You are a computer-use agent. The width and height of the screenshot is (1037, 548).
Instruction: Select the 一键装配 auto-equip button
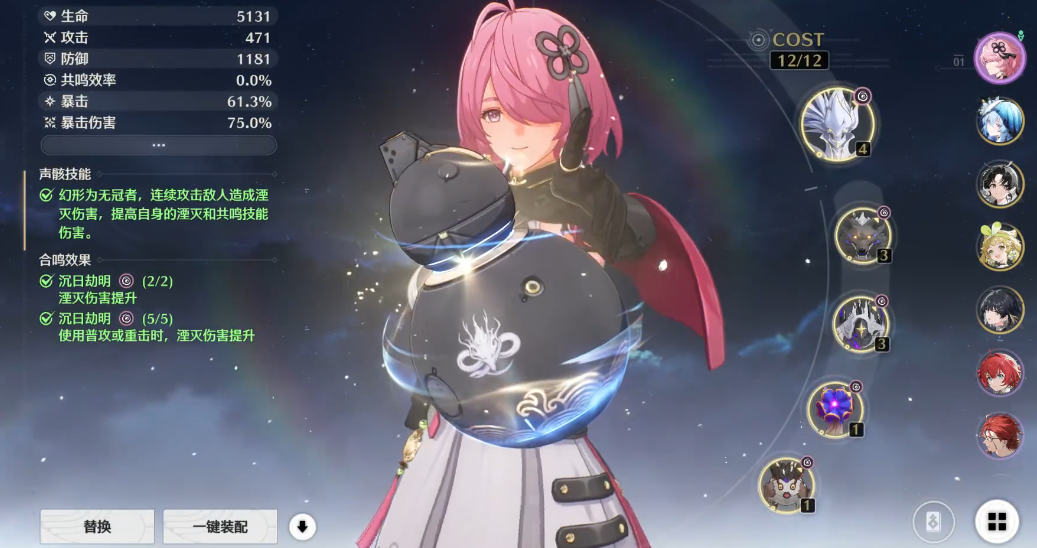[x=219, y=526]
